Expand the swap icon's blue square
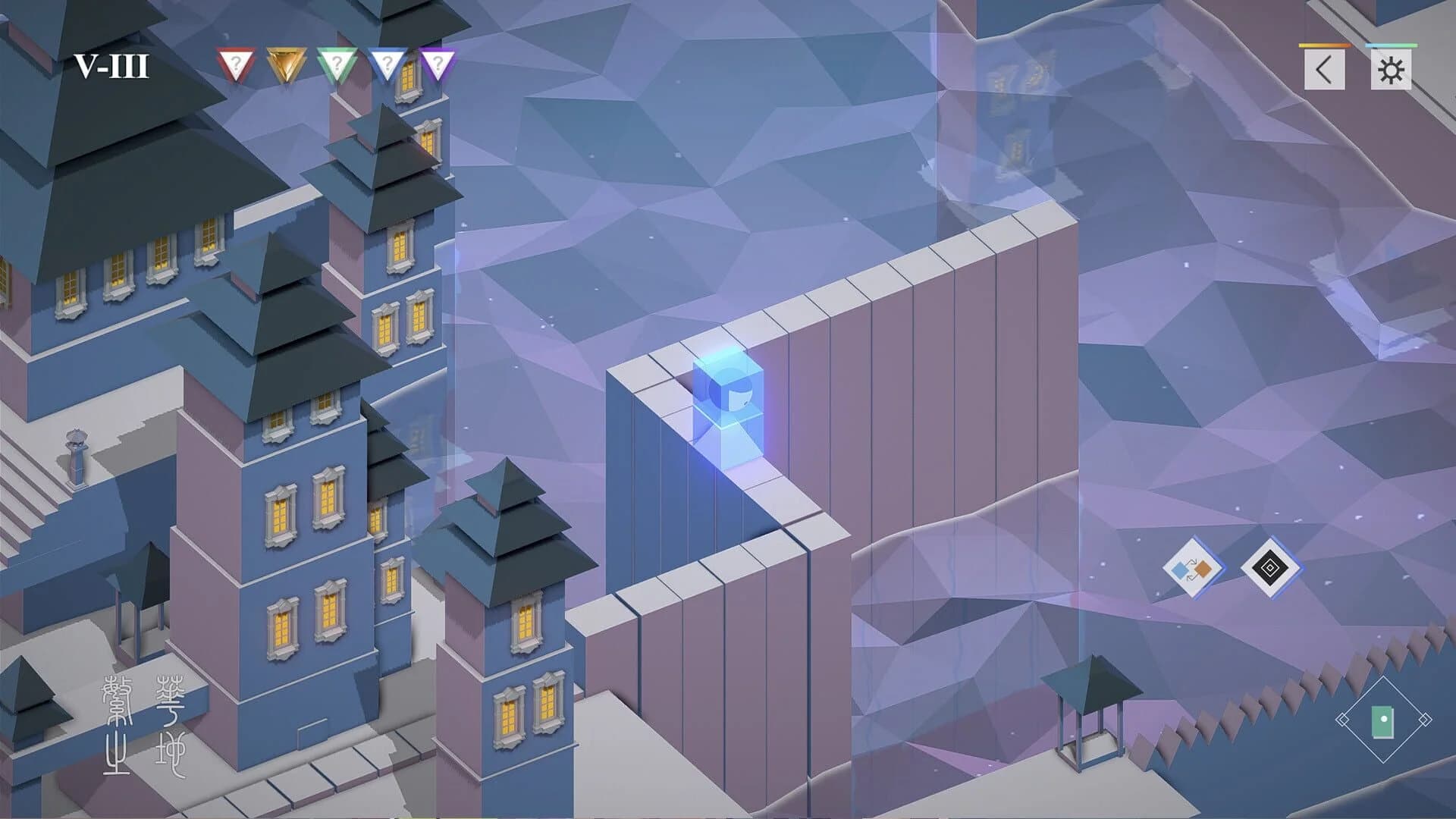 tap(1180, 570)
